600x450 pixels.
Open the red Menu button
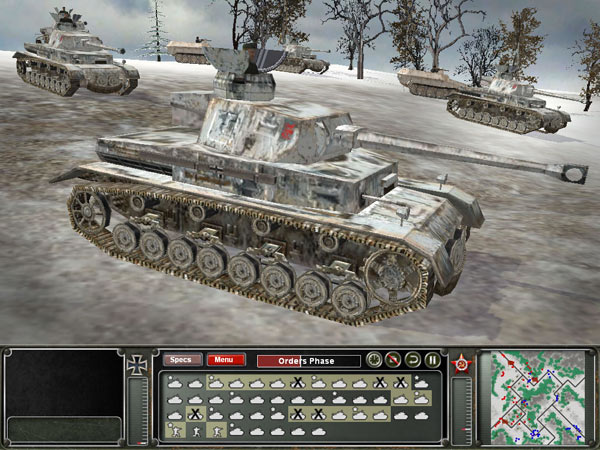pos(225,360)
